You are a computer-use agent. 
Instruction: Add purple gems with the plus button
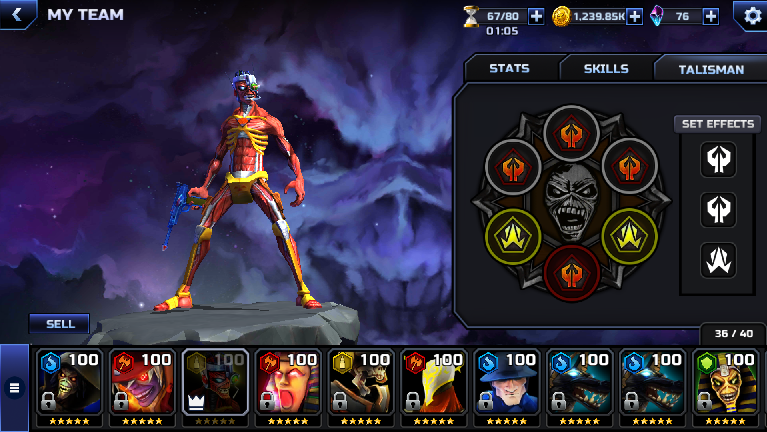coord(711,16)
